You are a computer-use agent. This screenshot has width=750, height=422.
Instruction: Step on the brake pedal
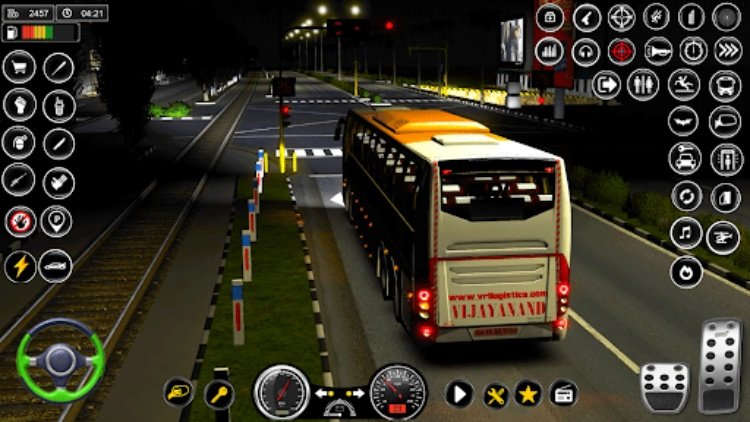664,386
